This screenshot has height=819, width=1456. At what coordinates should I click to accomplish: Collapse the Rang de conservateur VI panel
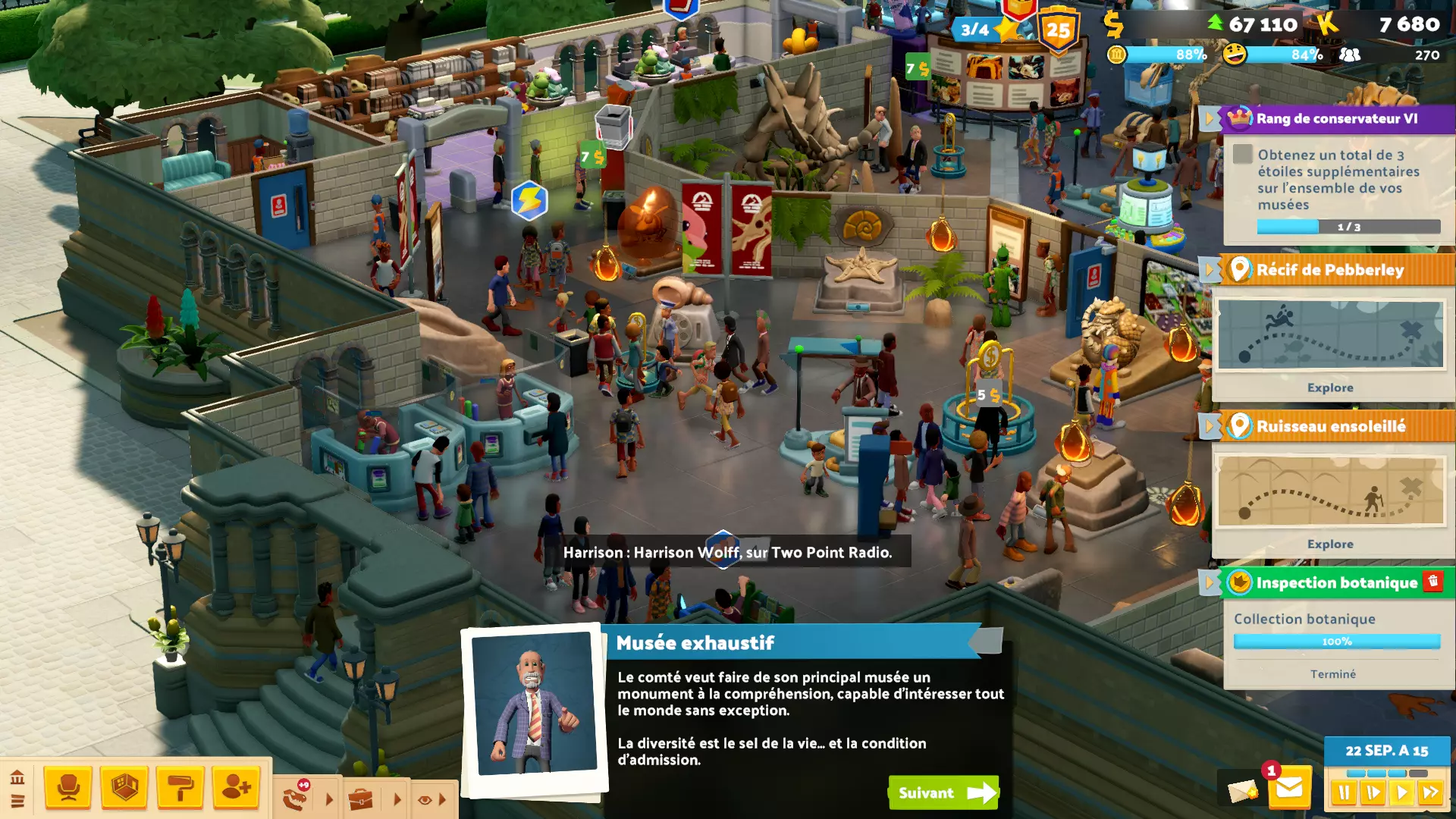[x=1210, y=118]
